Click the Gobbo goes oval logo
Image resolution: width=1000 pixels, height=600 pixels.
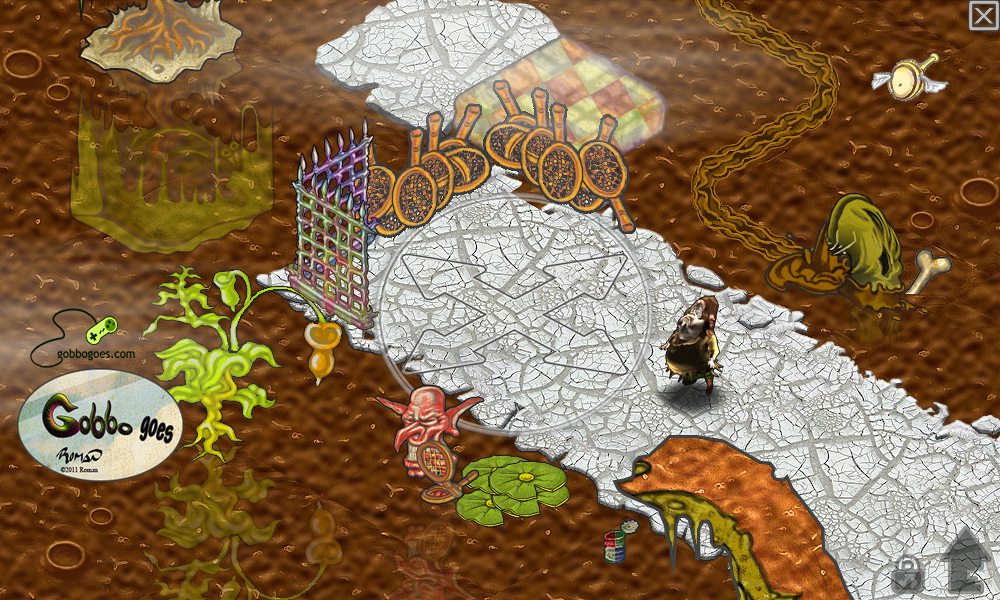tap(100, 425)
